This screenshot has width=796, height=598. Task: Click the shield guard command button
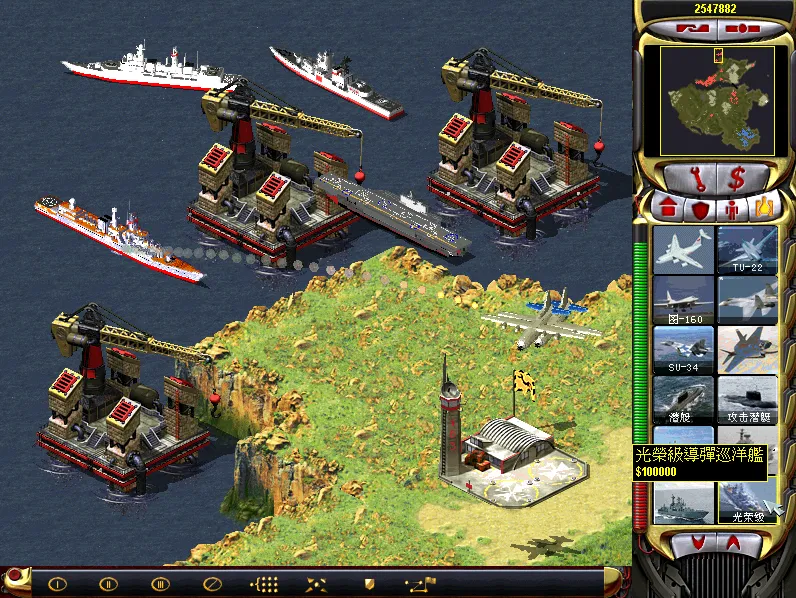click(368, 583)
